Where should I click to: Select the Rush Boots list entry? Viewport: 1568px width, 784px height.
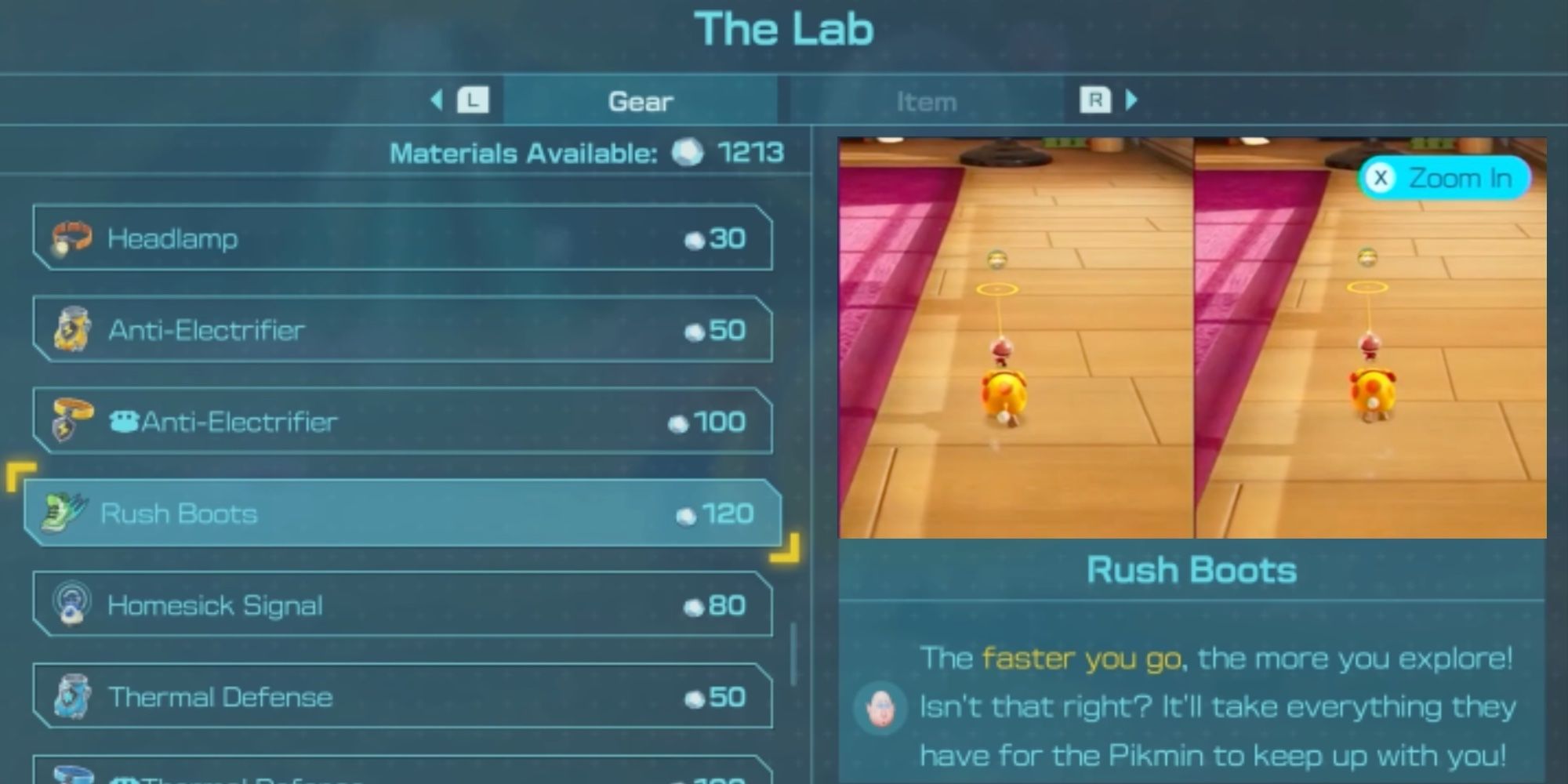(x=392, y=514)
